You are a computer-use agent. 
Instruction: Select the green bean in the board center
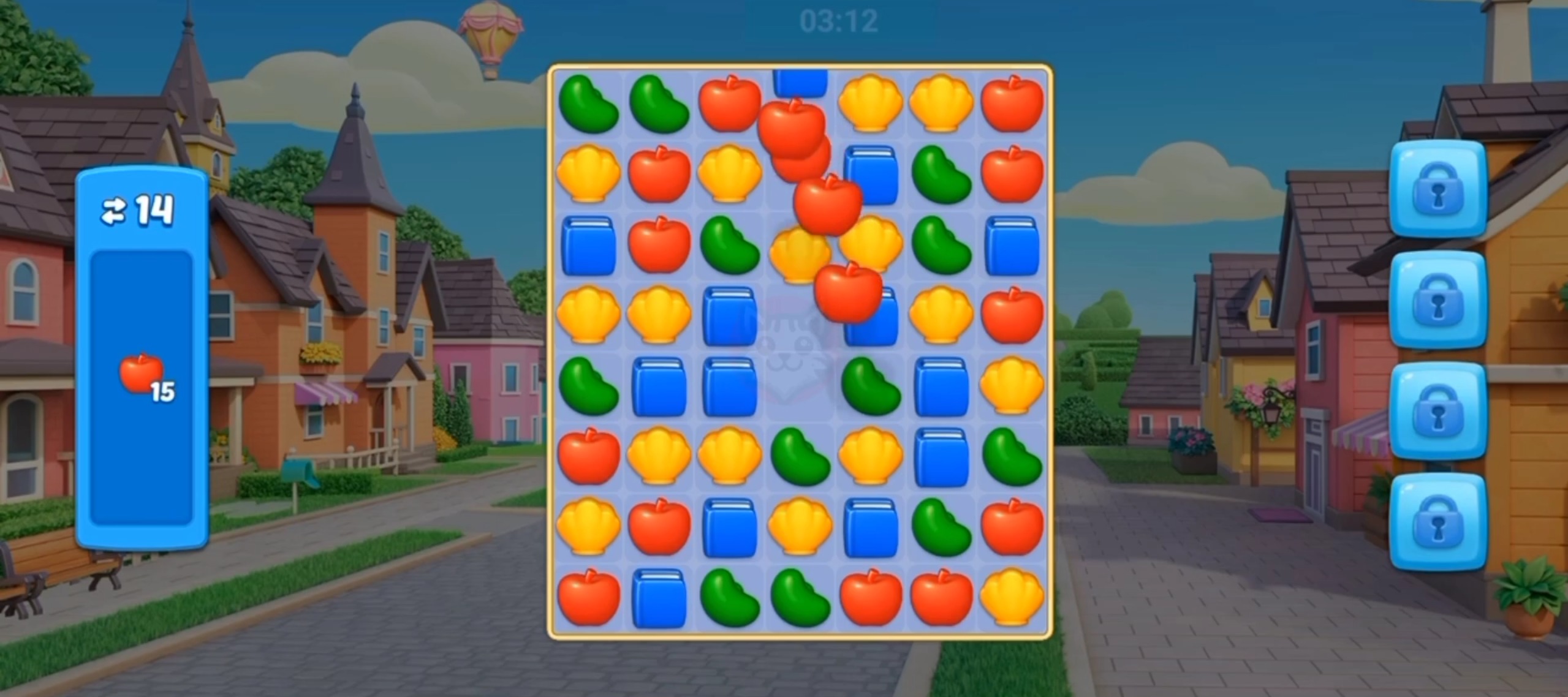(x=870, y=386)
